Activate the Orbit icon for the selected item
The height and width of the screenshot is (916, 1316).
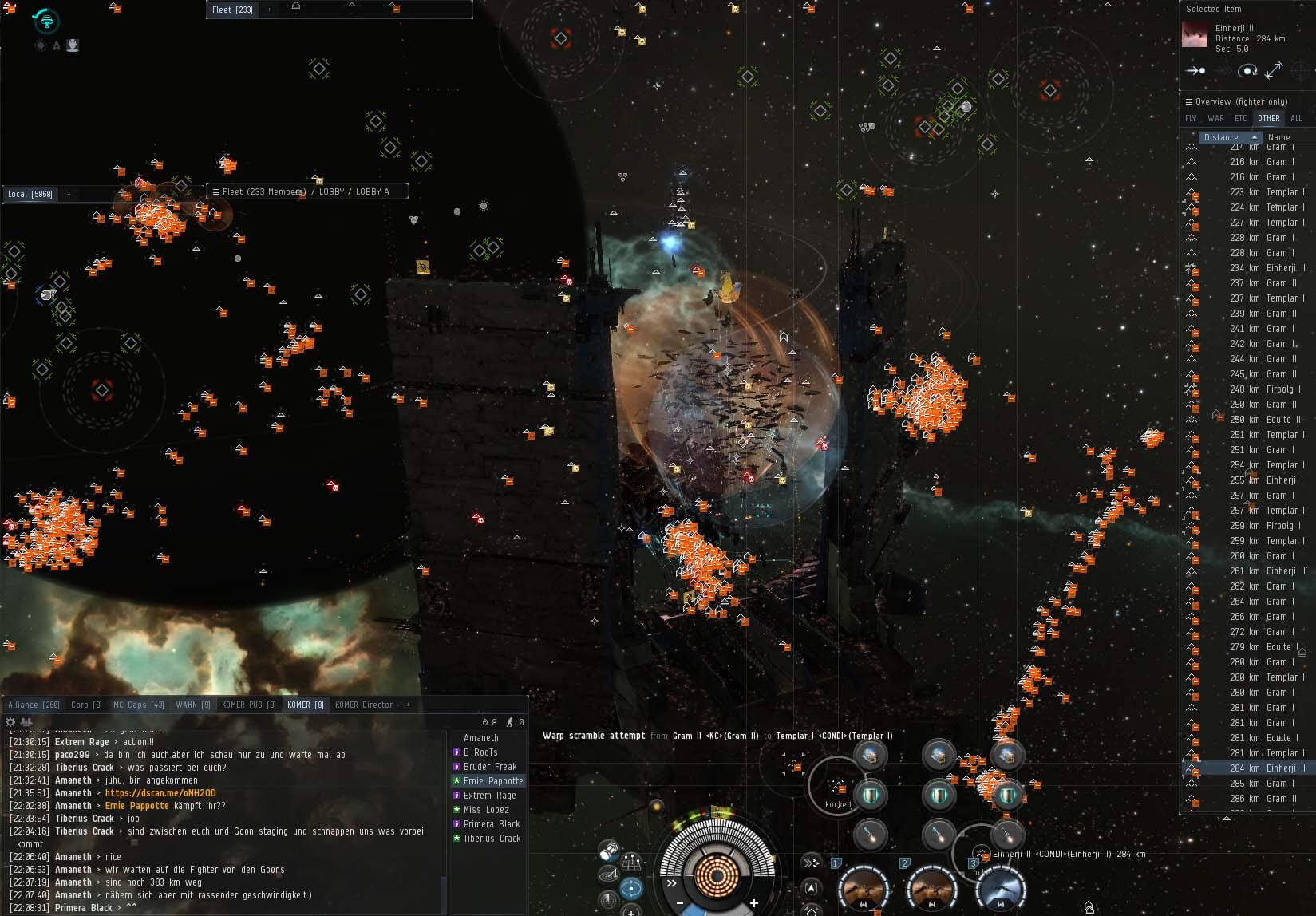(1247, 71)
